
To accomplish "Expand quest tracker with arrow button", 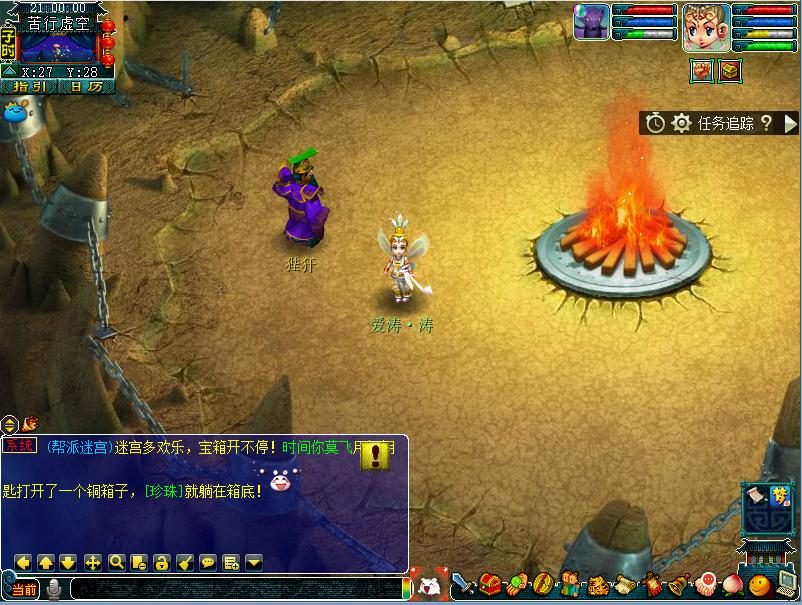I will point(790,123).
